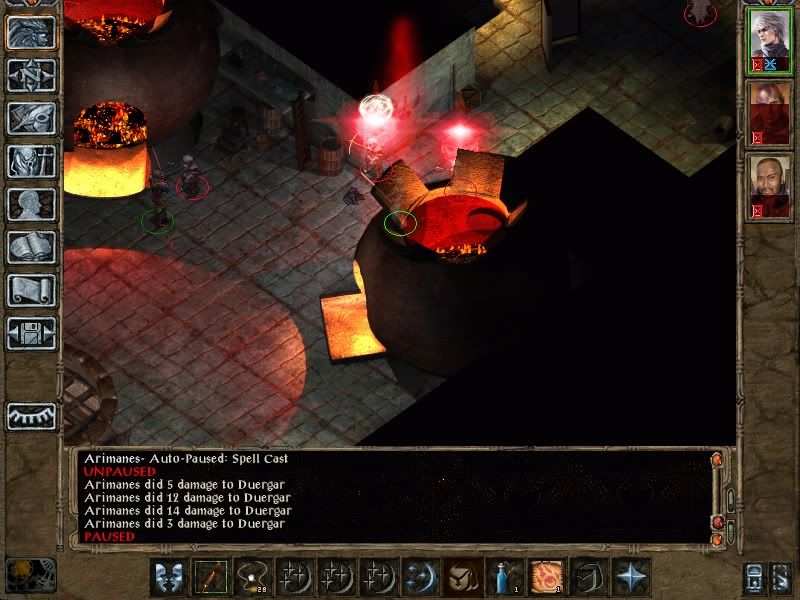Use the red-sealed scroll quick item
The height and width of the screenshot is (600, 800).
pyautogui.click(x=547, y=577)
